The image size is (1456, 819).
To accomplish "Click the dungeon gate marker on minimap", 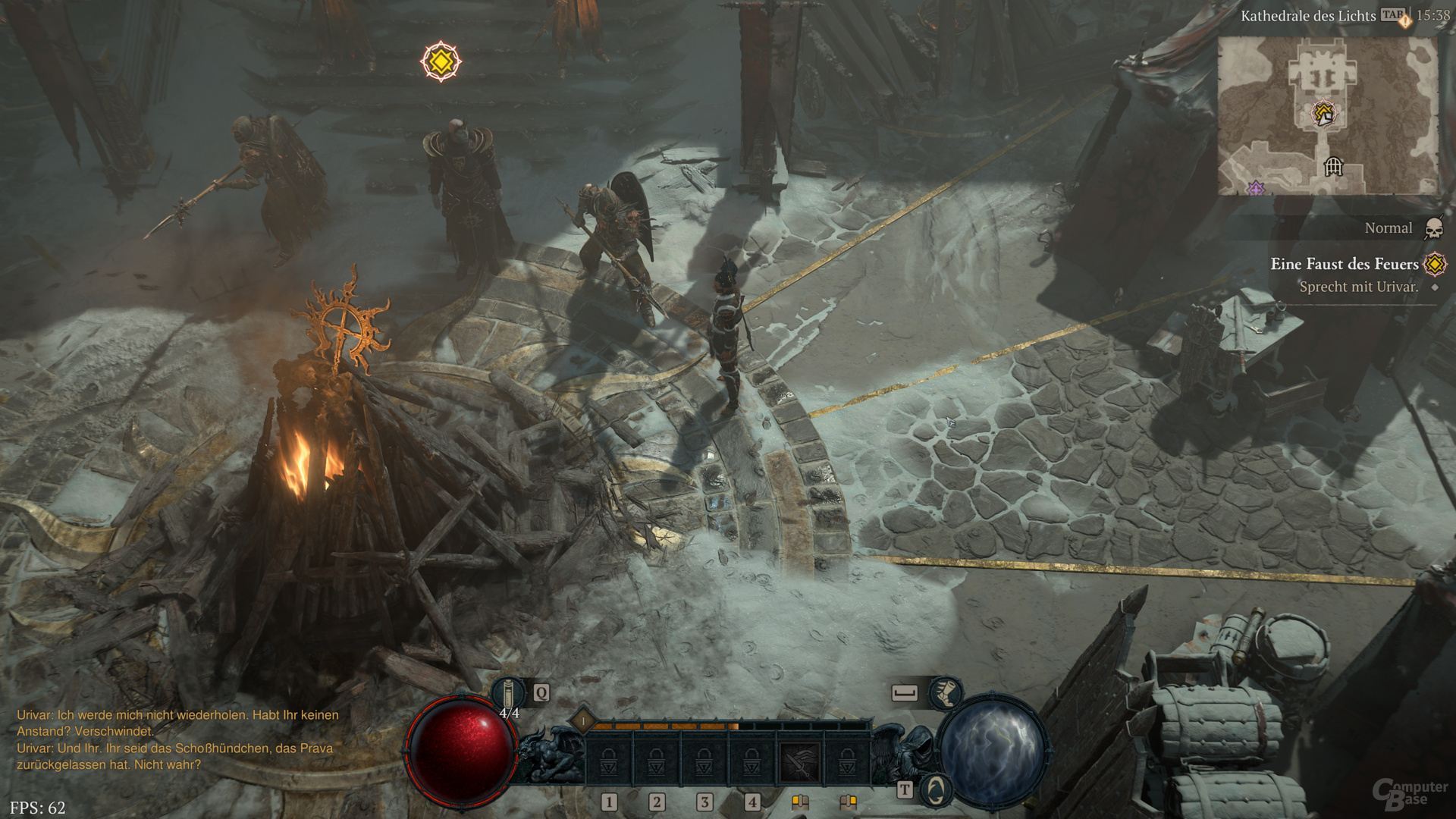I will [x=1333, y=165].
